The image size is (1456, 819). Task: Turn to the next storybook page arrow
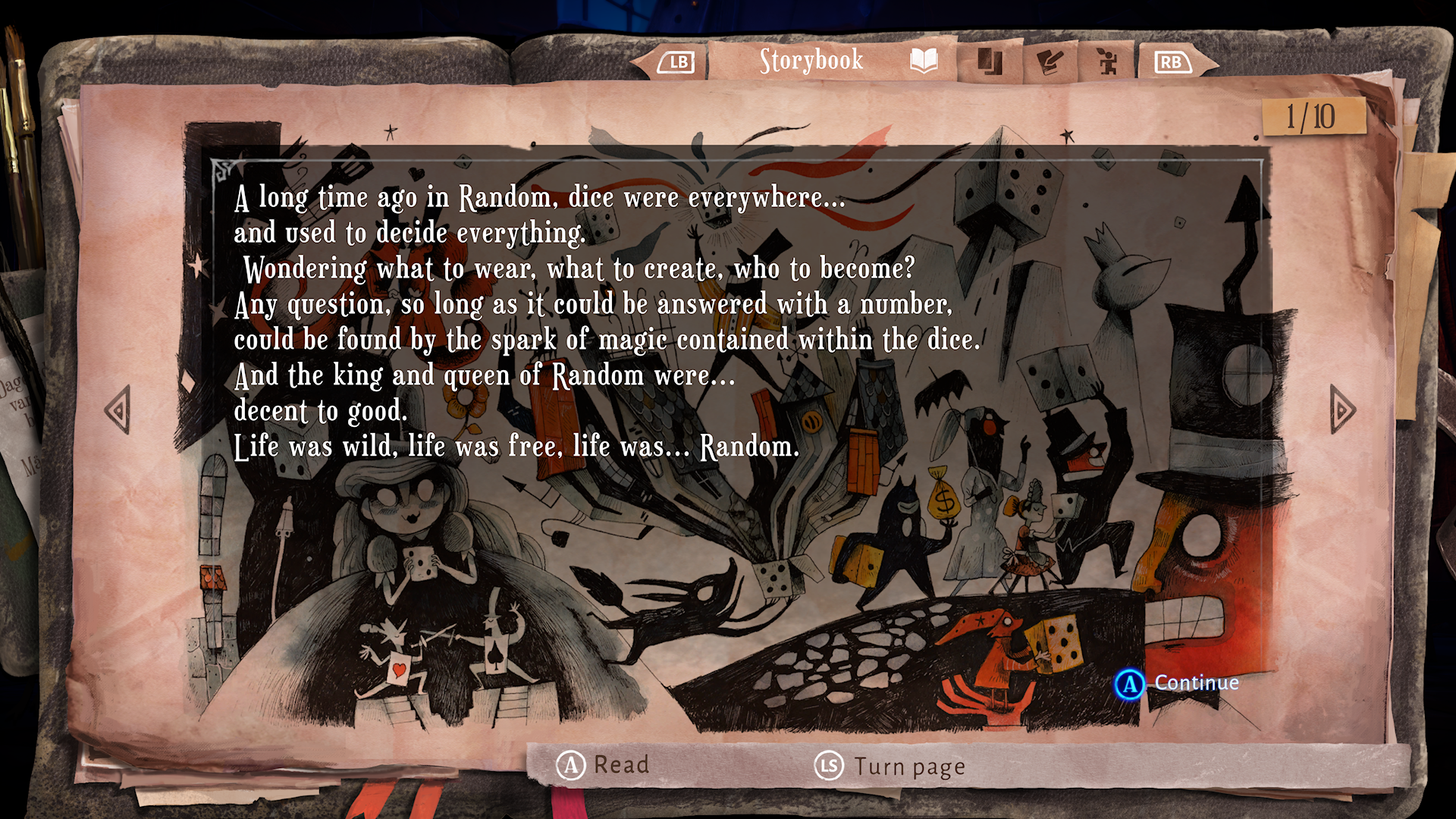coord(1341,410)
